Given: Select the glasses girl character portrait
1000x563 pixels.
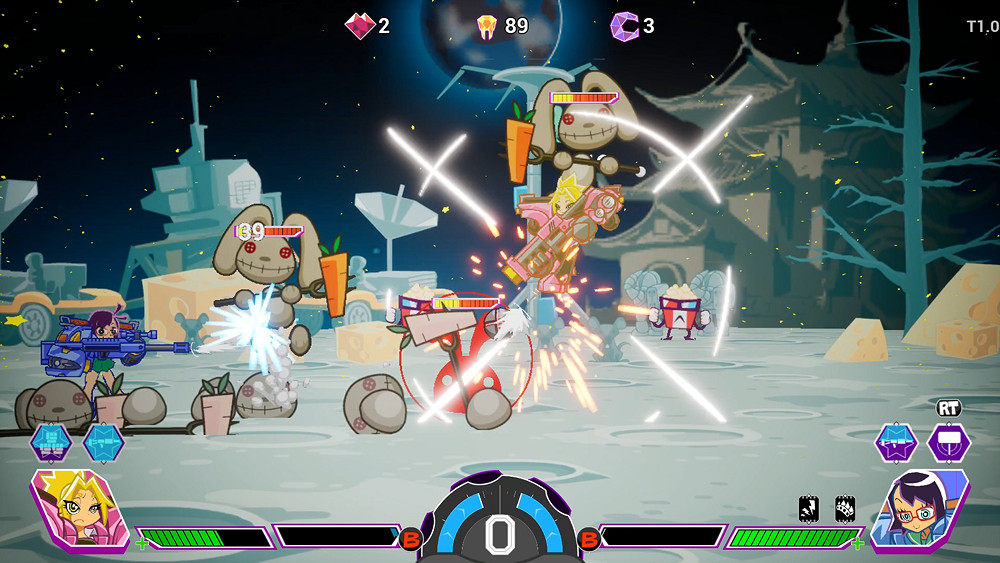Looking at the screenshot, I should click(x=920, y=510).
